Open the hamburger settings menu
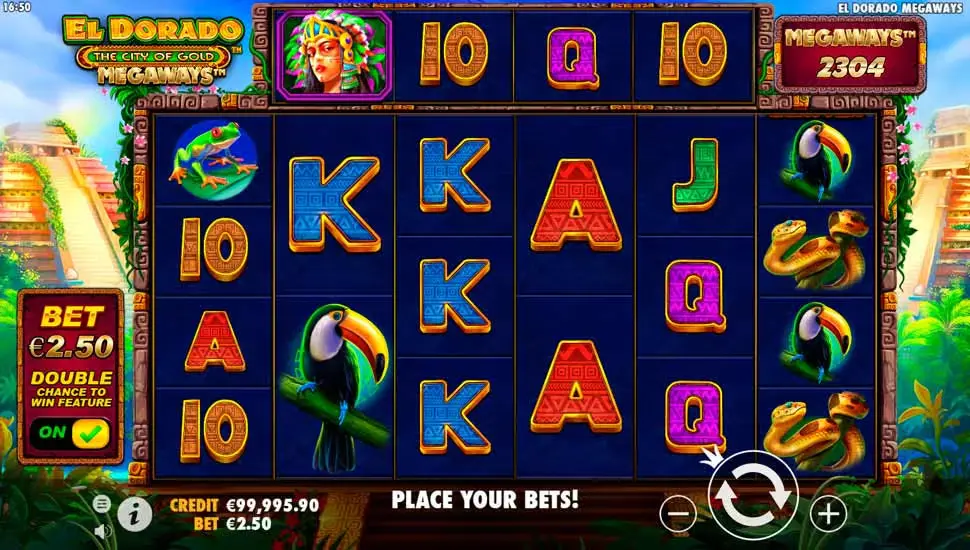 [102, 503]
